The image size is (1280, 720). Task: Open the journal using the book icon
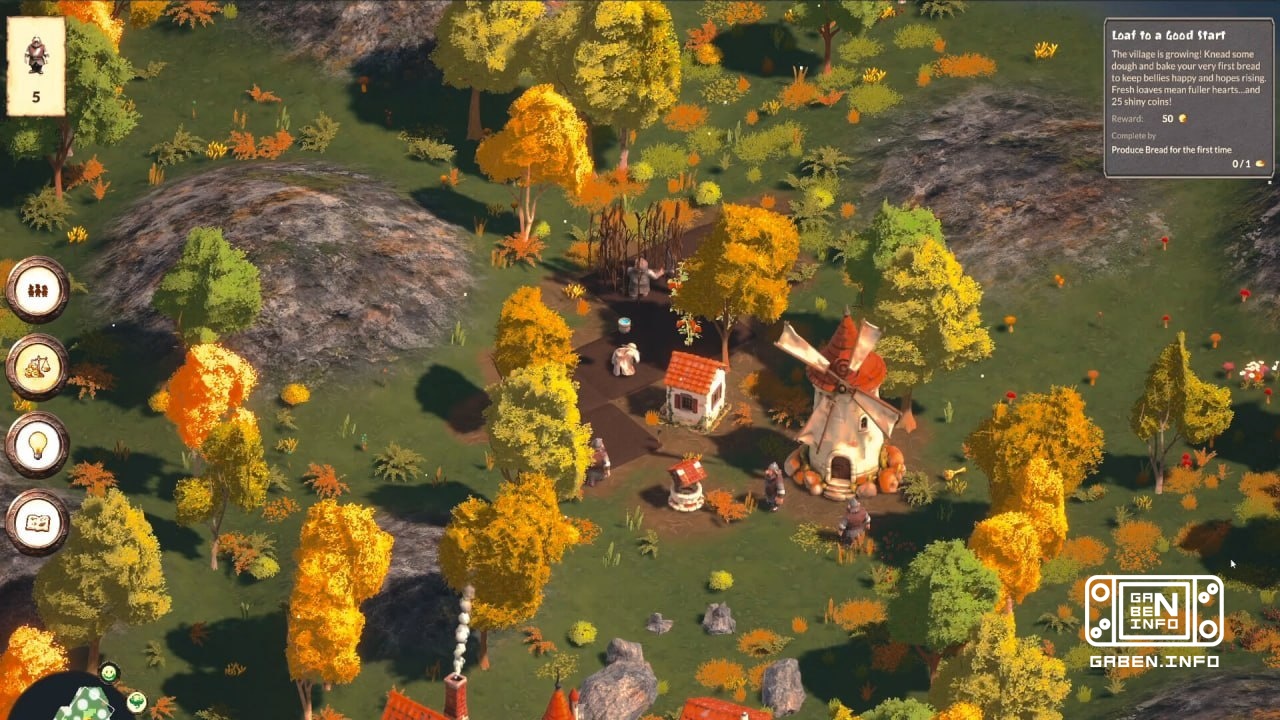(37, 521)
